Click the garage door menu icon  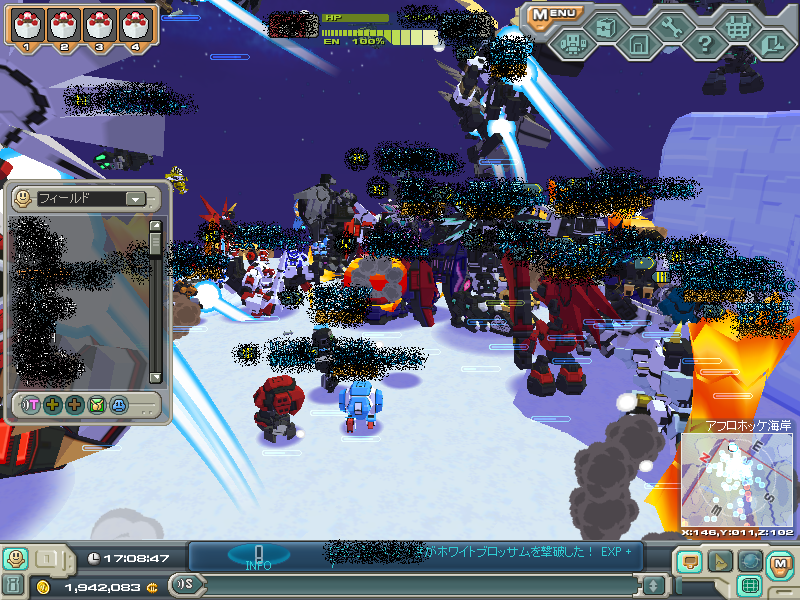click(638, 44)
